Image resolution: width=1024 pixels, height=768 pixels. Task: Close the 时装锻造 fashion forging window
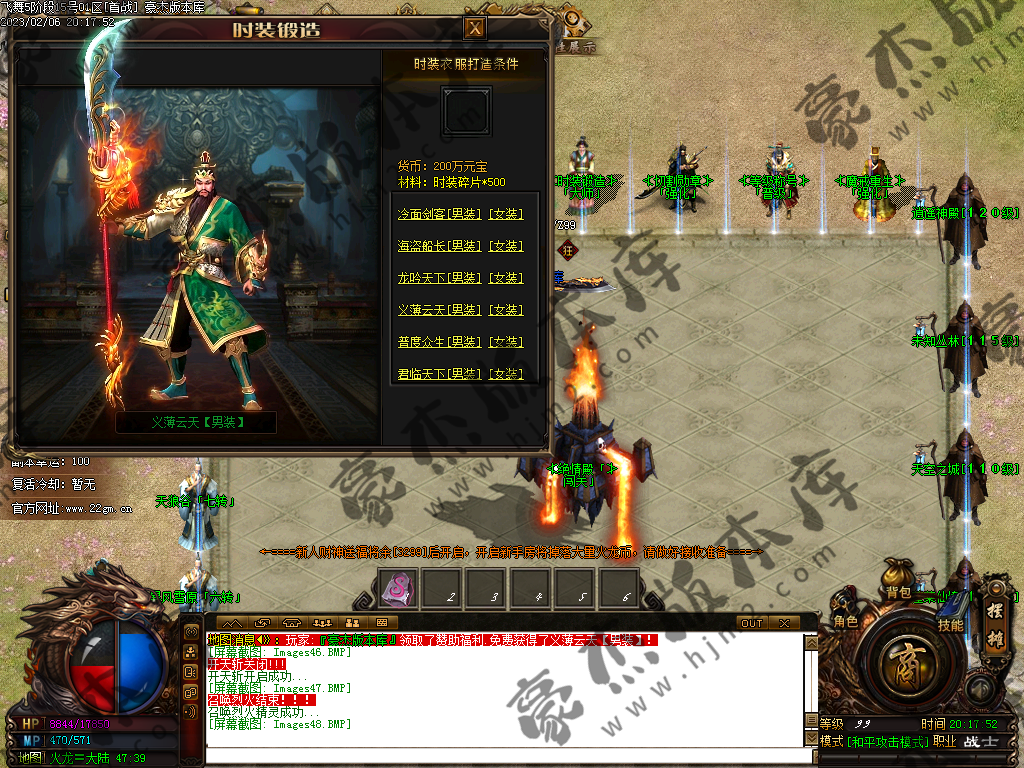click(x=476, y=28)
